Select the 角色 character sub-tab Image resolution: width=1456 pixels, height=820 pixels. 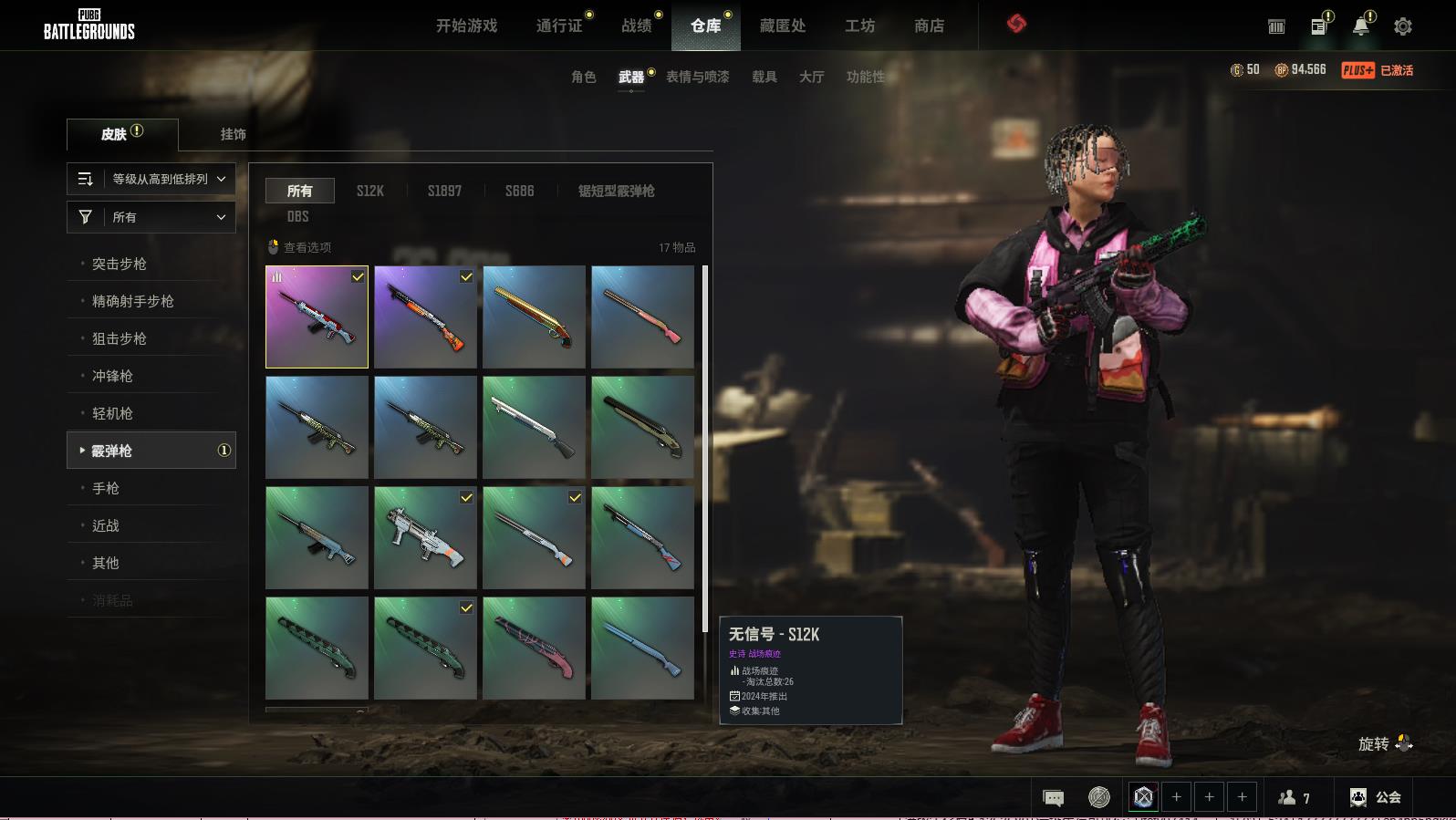(584, 77)
